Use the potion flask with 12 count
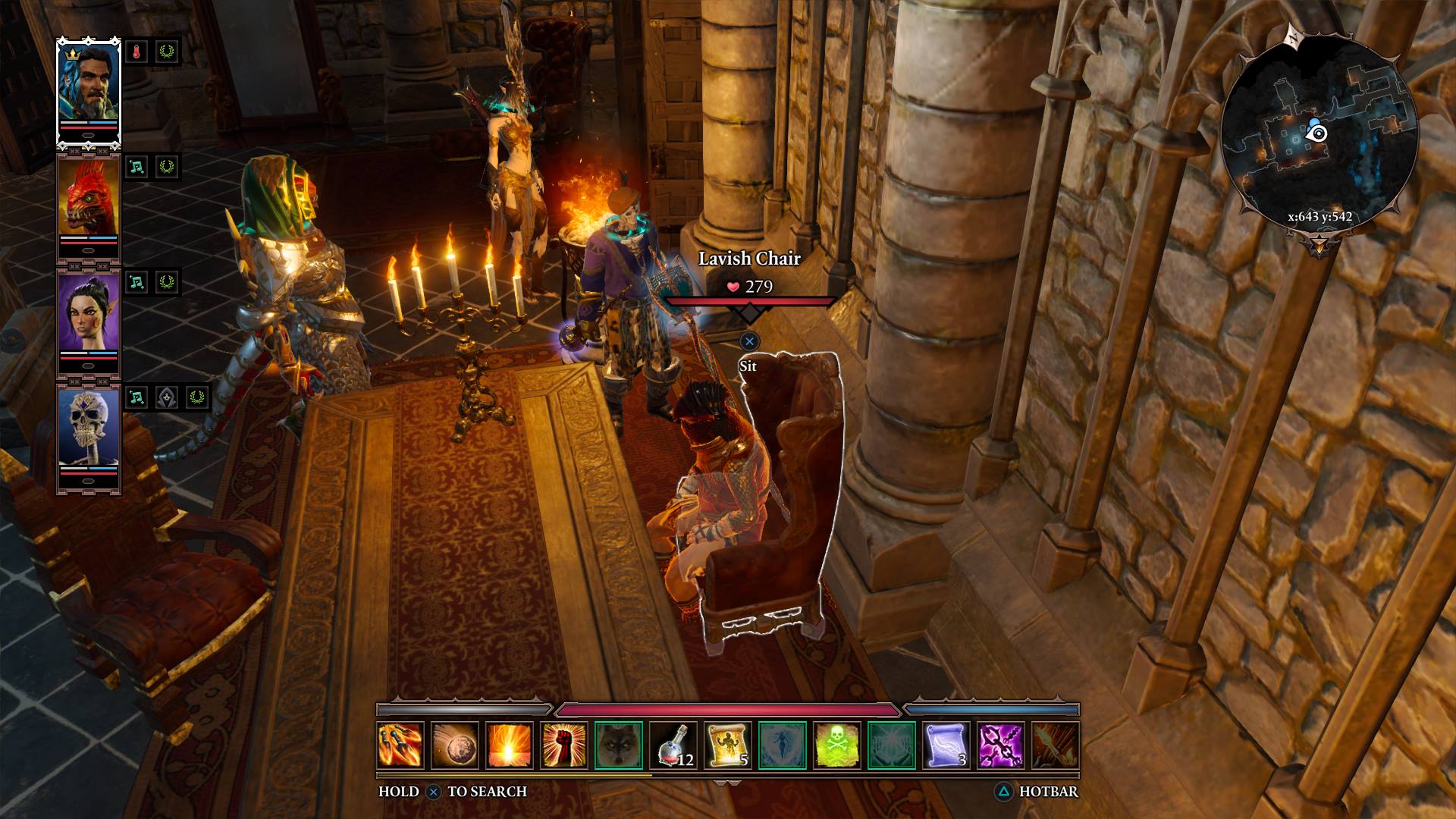 673,745
